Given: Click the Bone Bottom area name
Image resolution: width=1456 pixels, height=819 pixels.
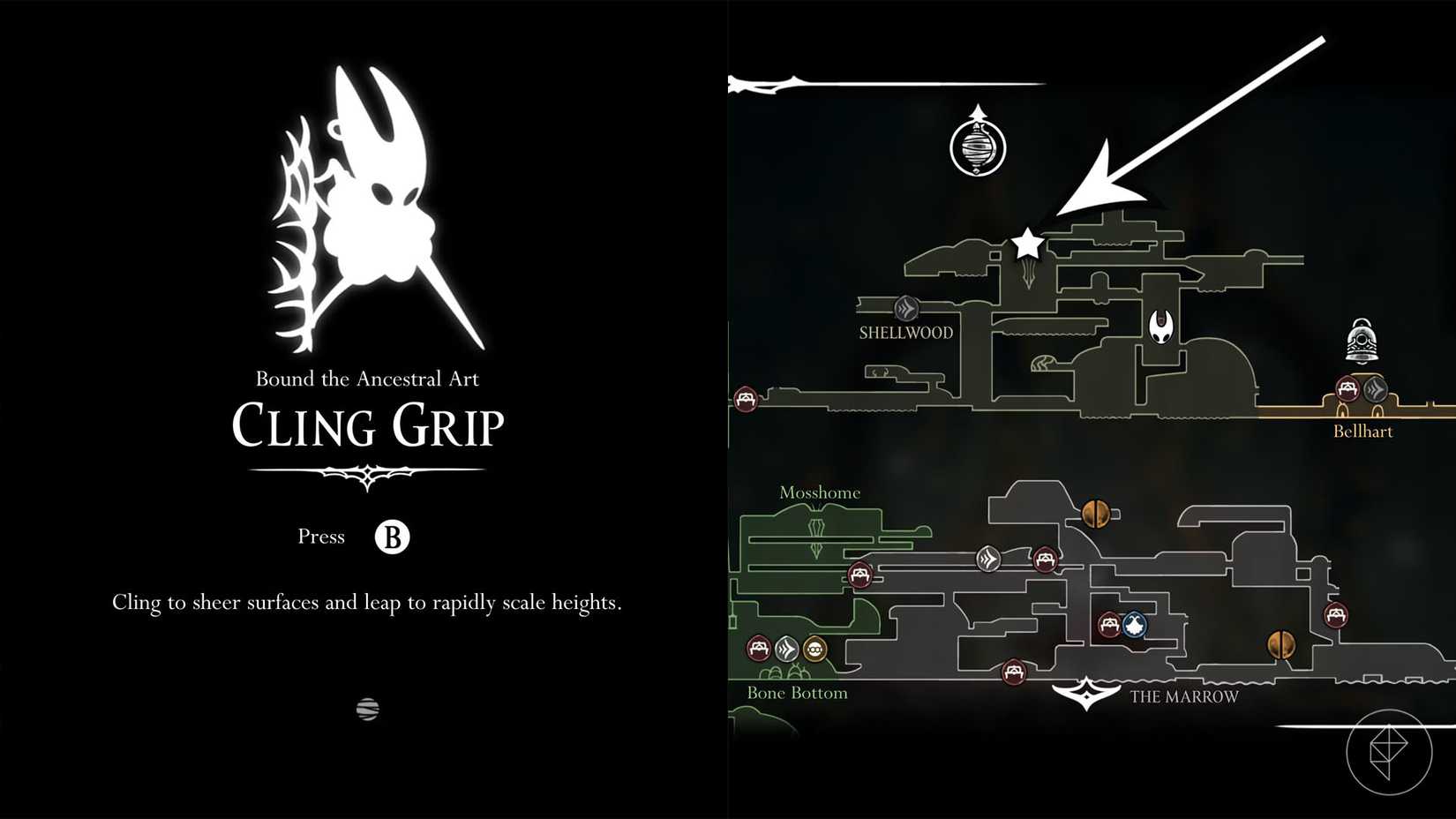Looking at the screenshot, I should (797, 693).
